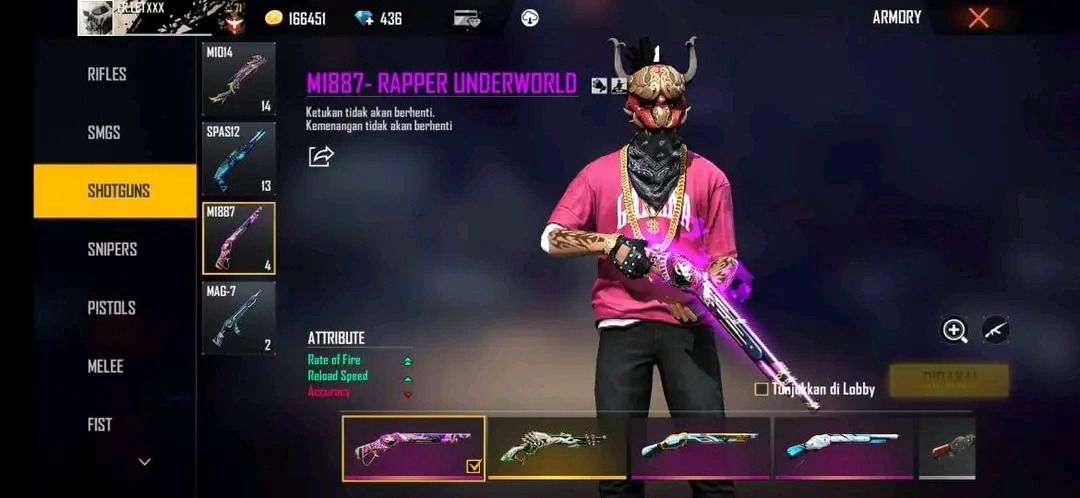The height and width of the screenshot is (498, 1080).
Task: Choose the Fist category
Action: click(100, 425)
